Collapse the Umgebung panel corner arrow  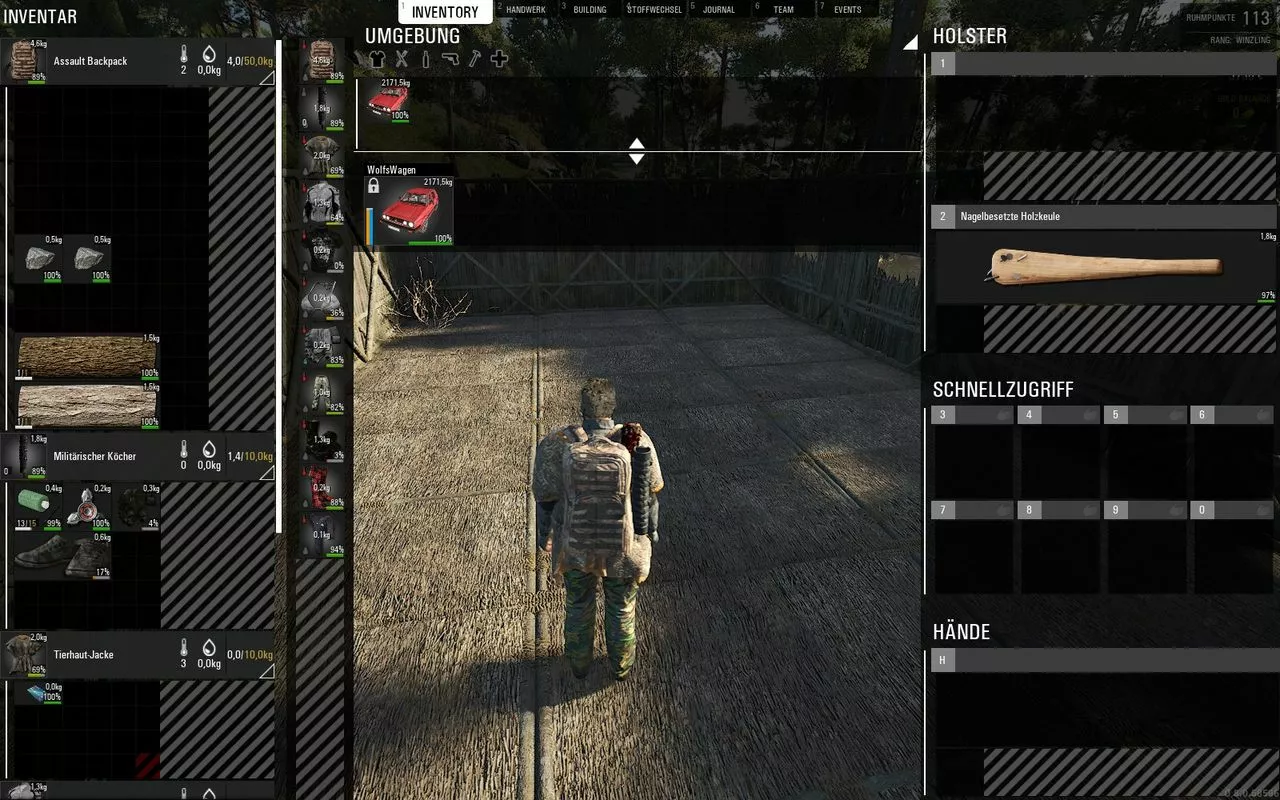click(910, 42)
